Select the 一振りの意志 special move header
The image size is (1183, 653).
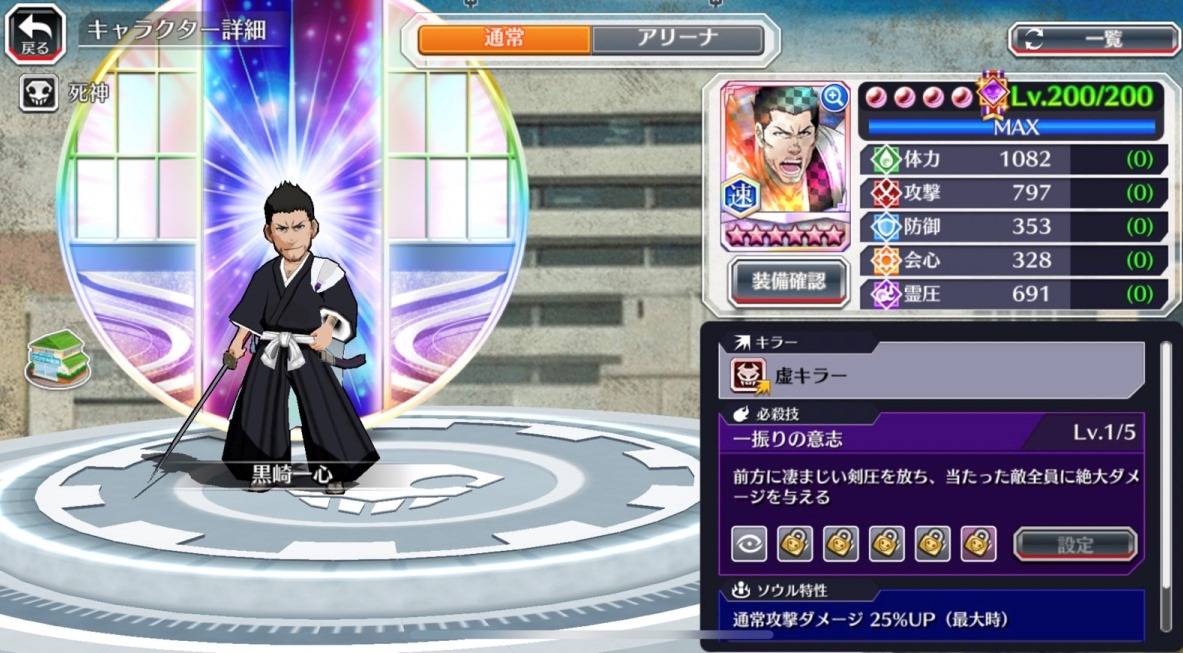pos(930,435)
